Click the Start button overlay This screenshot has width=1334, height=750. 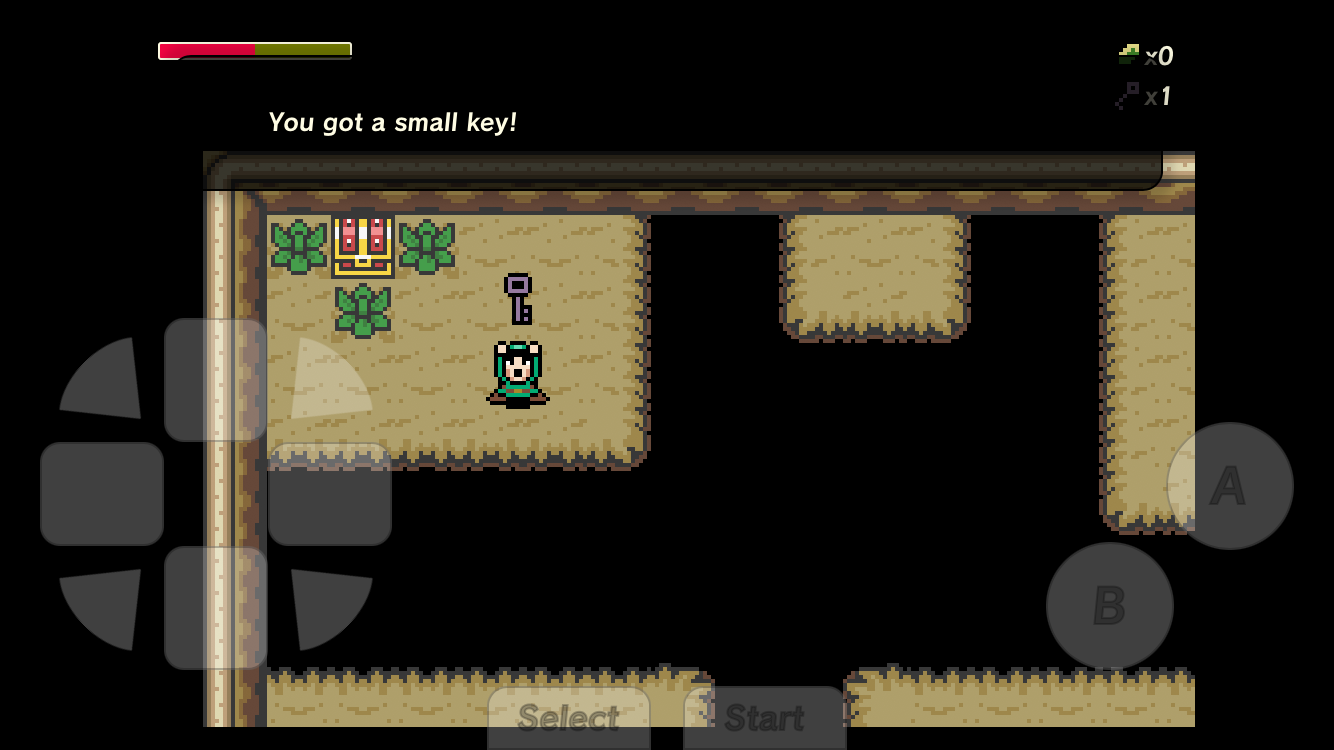764,717
